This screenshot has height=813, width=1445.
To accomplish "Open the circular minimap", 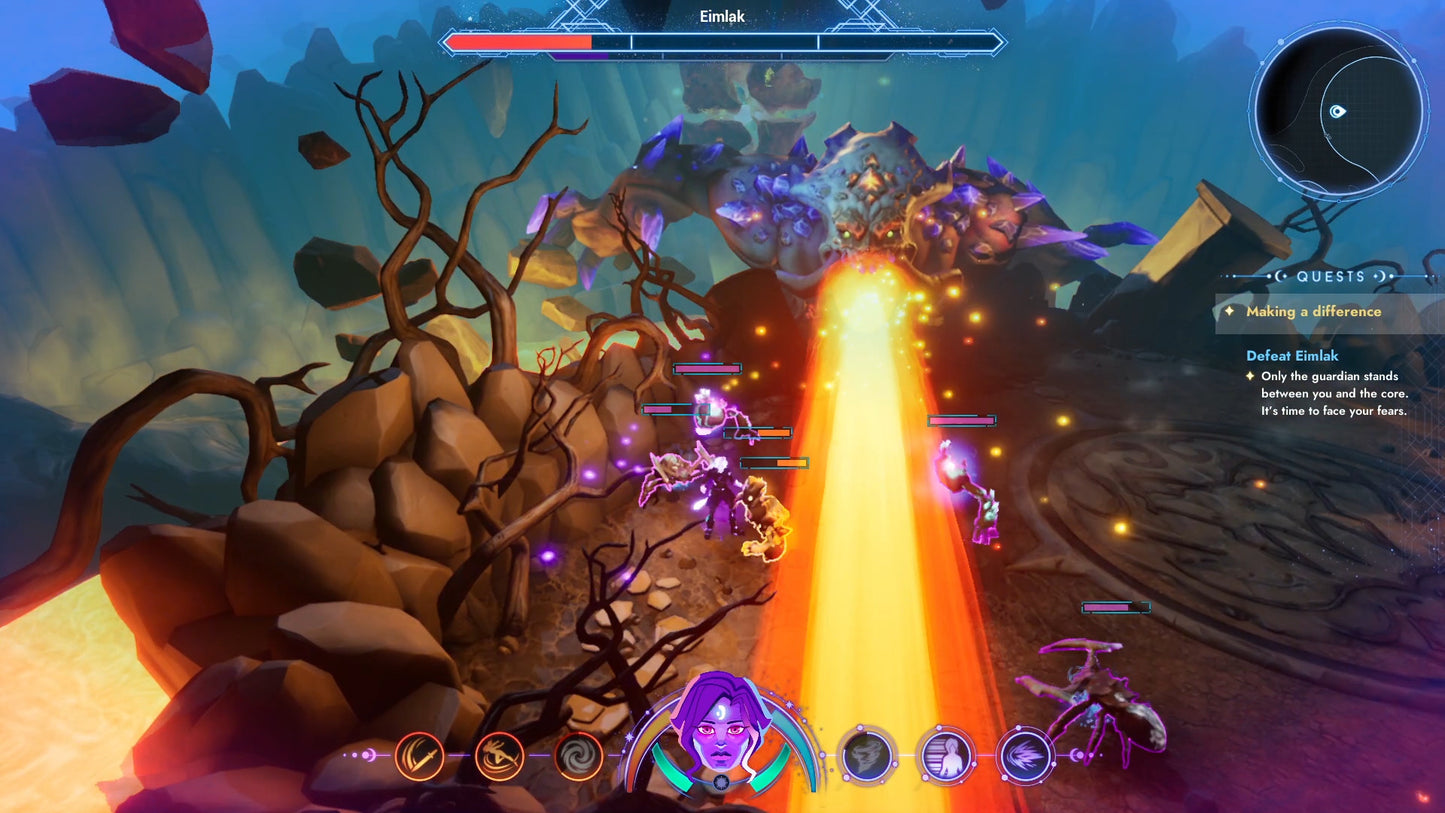I will tap(1338, 111).
